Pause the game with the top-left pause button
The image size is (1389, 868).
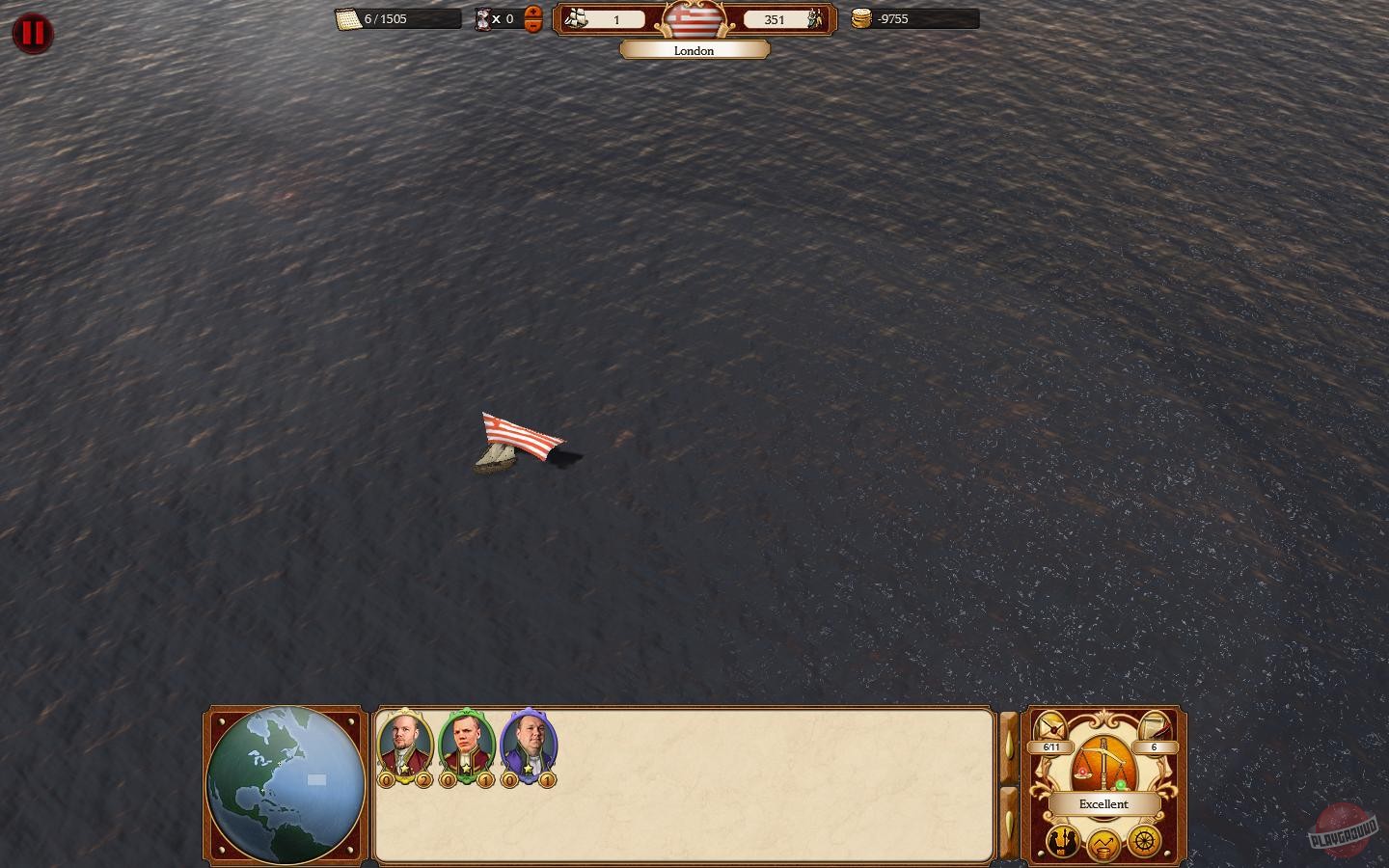pyautogui.click(x=32, y=33)
